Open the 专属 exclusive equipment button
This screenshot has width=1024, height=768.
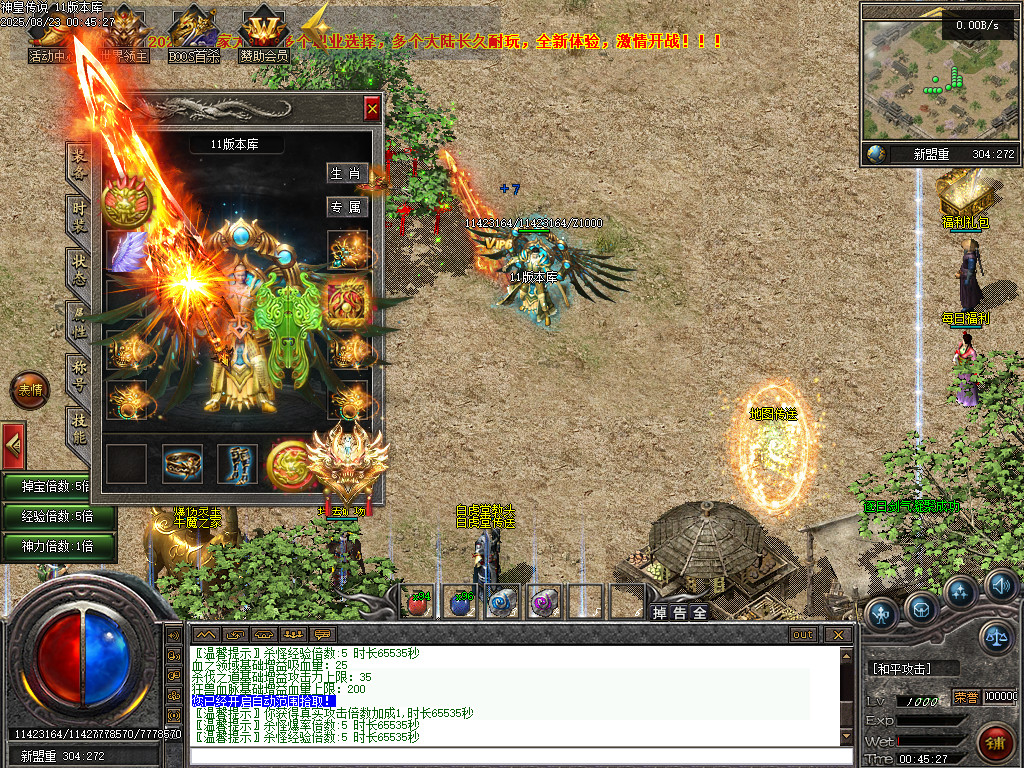click(x=347, y=207)
